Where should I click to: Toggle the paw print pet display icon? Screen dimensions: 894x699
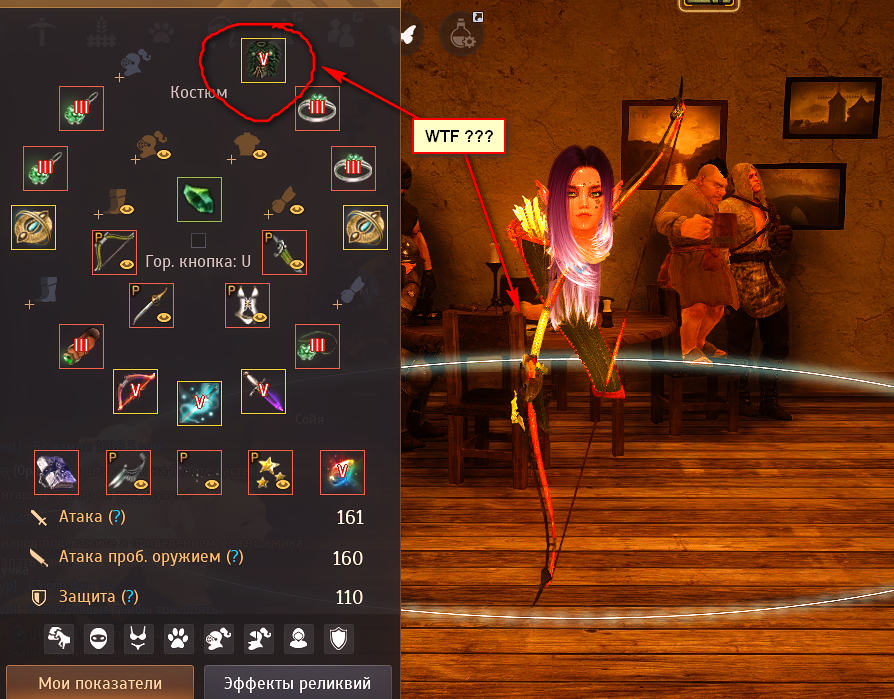(x=179, y=636)
